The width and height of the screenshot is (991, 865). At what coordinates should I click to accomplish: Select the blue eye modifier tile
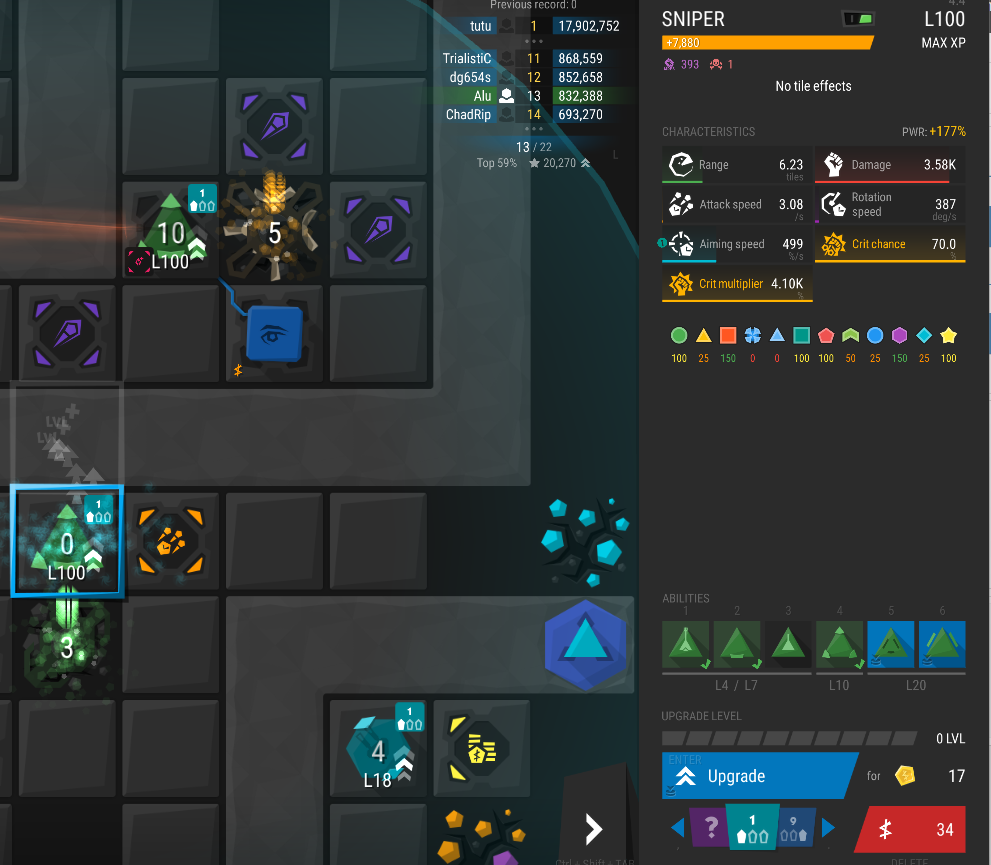pyautogui.click(x=275, y=334)
